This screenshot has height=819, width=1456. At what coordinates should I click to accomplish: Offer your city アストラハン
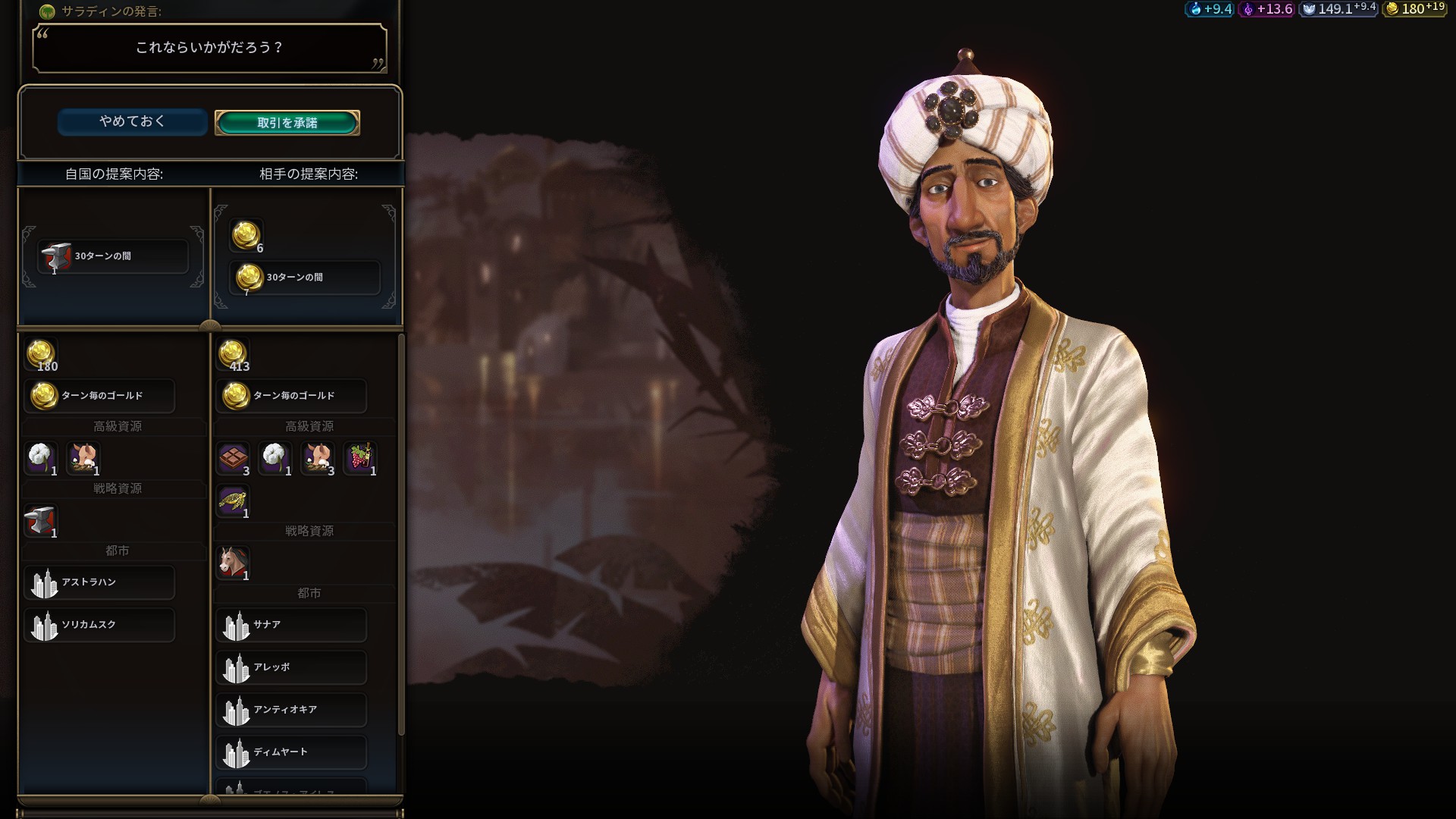tap(99, 582)
